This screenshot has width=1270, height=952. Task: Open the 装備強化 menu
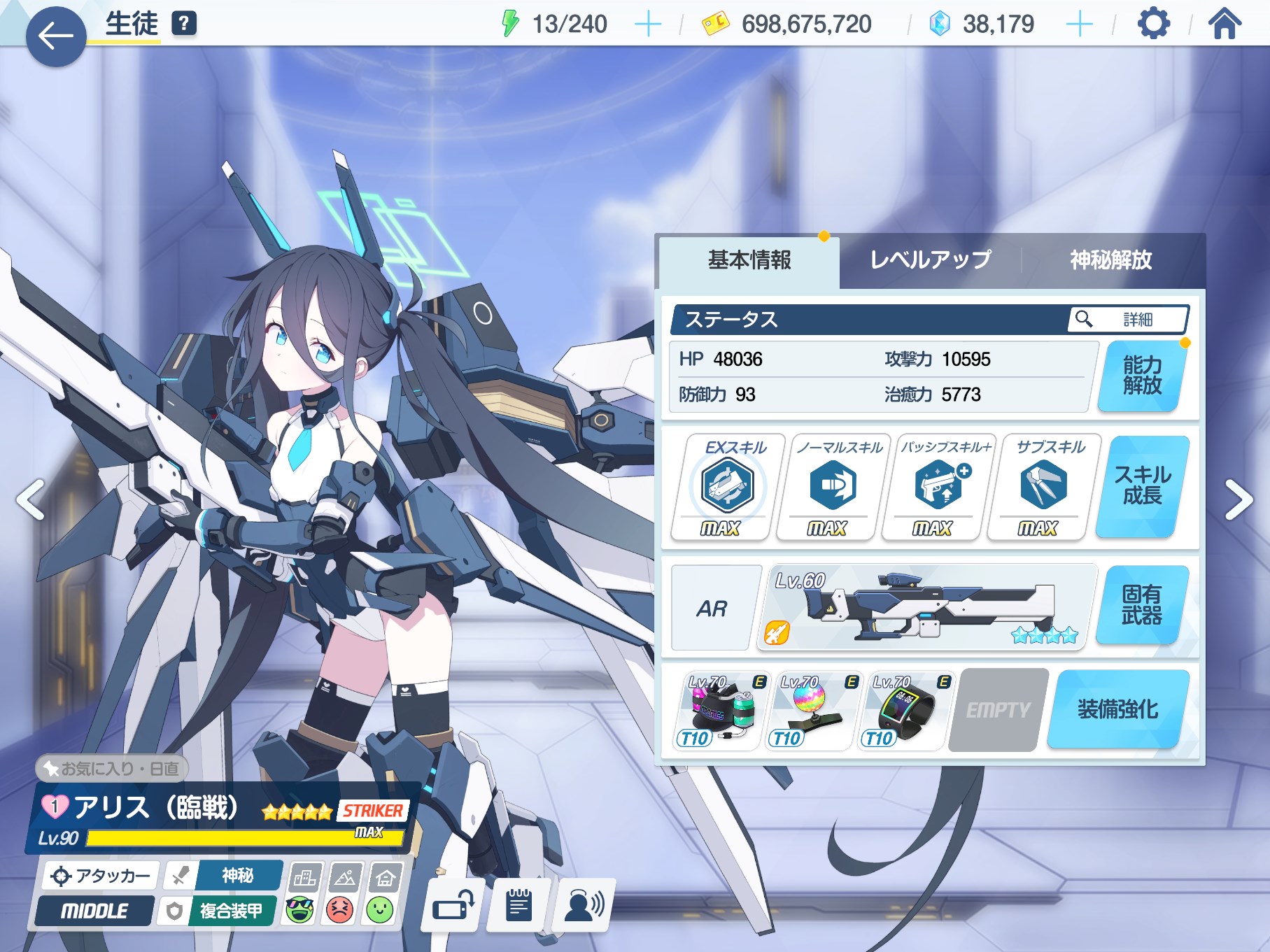(1117, 709)
